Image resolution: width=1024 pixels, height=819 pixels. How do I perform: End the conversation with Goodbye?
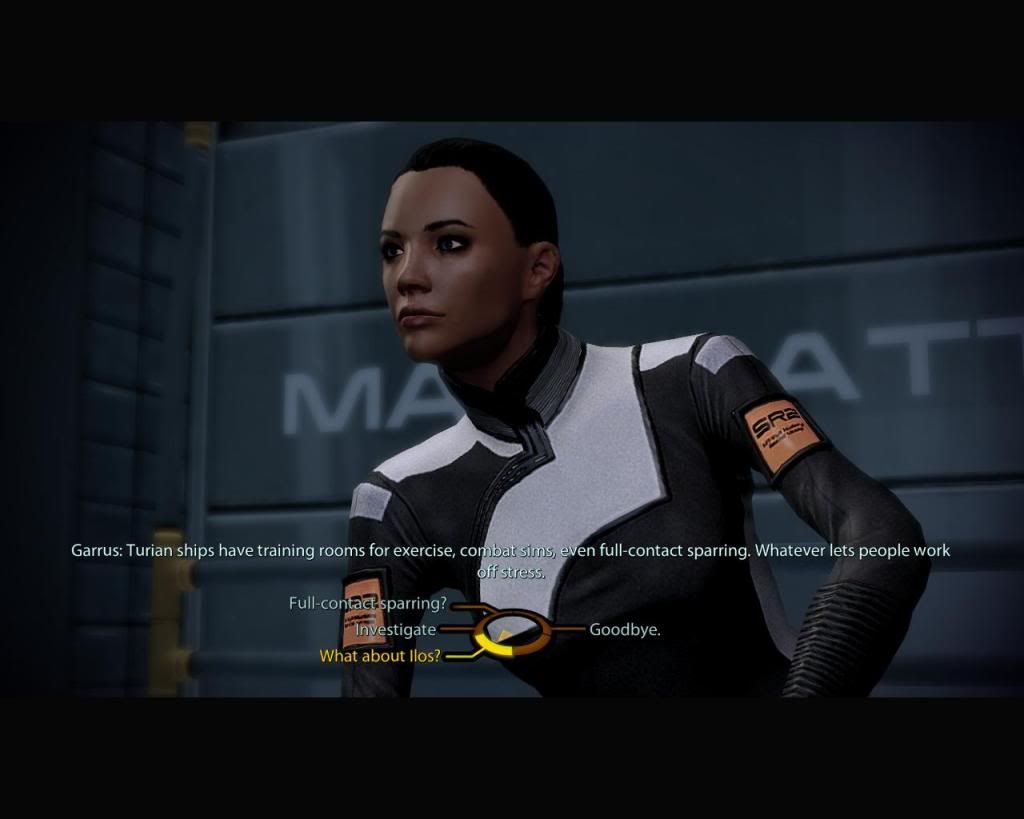pyautogui.click(x=624, y=630)
